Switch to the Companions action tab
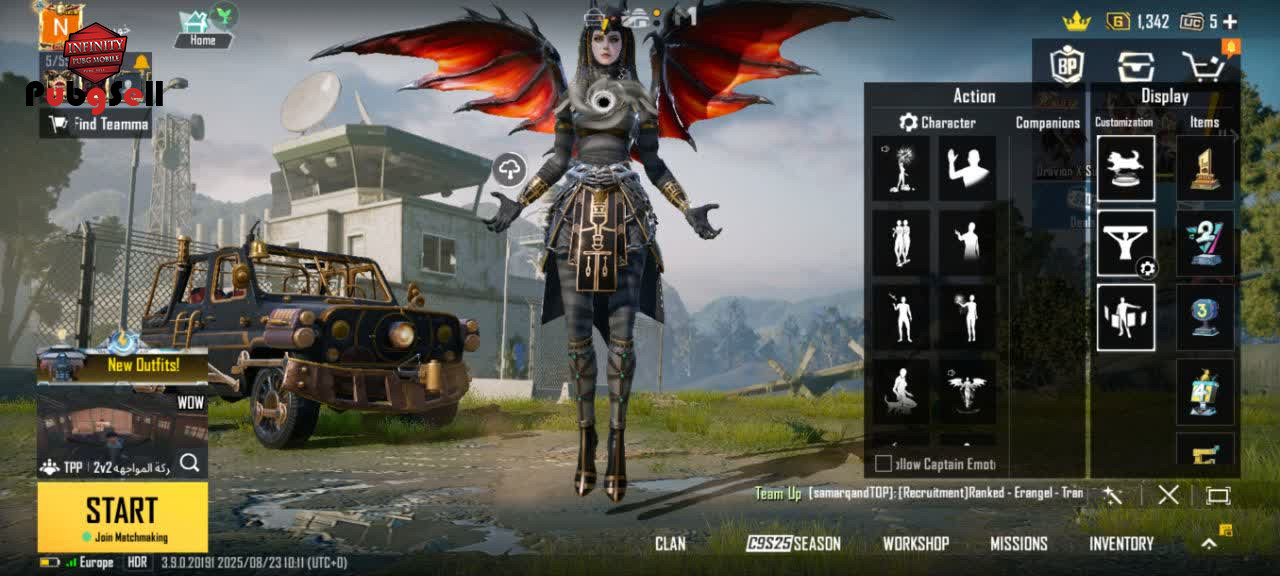This screenshot has height=576, width=1280. pos(1047,123)
